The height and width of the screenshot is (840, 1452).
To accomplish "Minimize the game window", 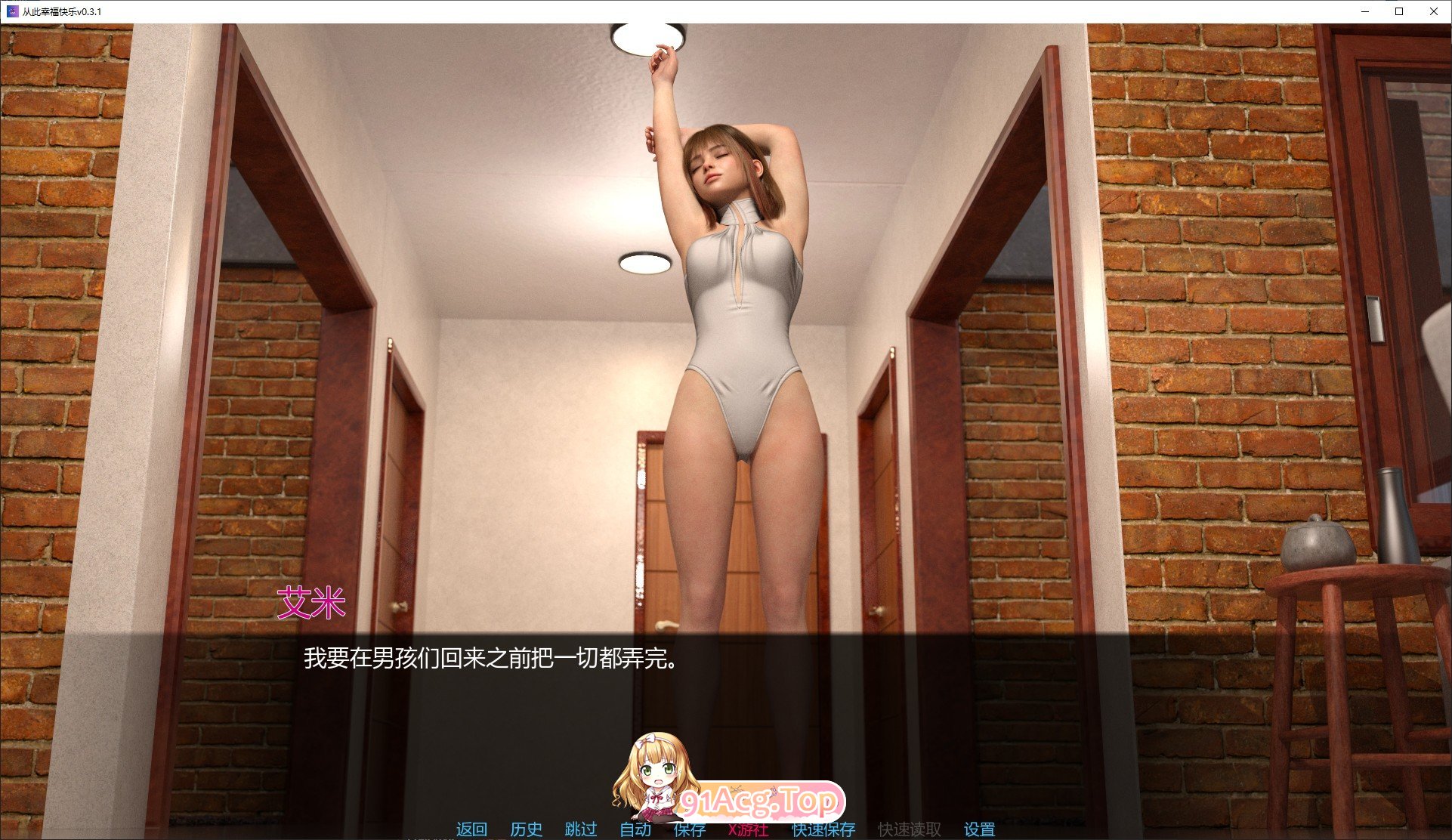I will click(x=1364, y=11).
